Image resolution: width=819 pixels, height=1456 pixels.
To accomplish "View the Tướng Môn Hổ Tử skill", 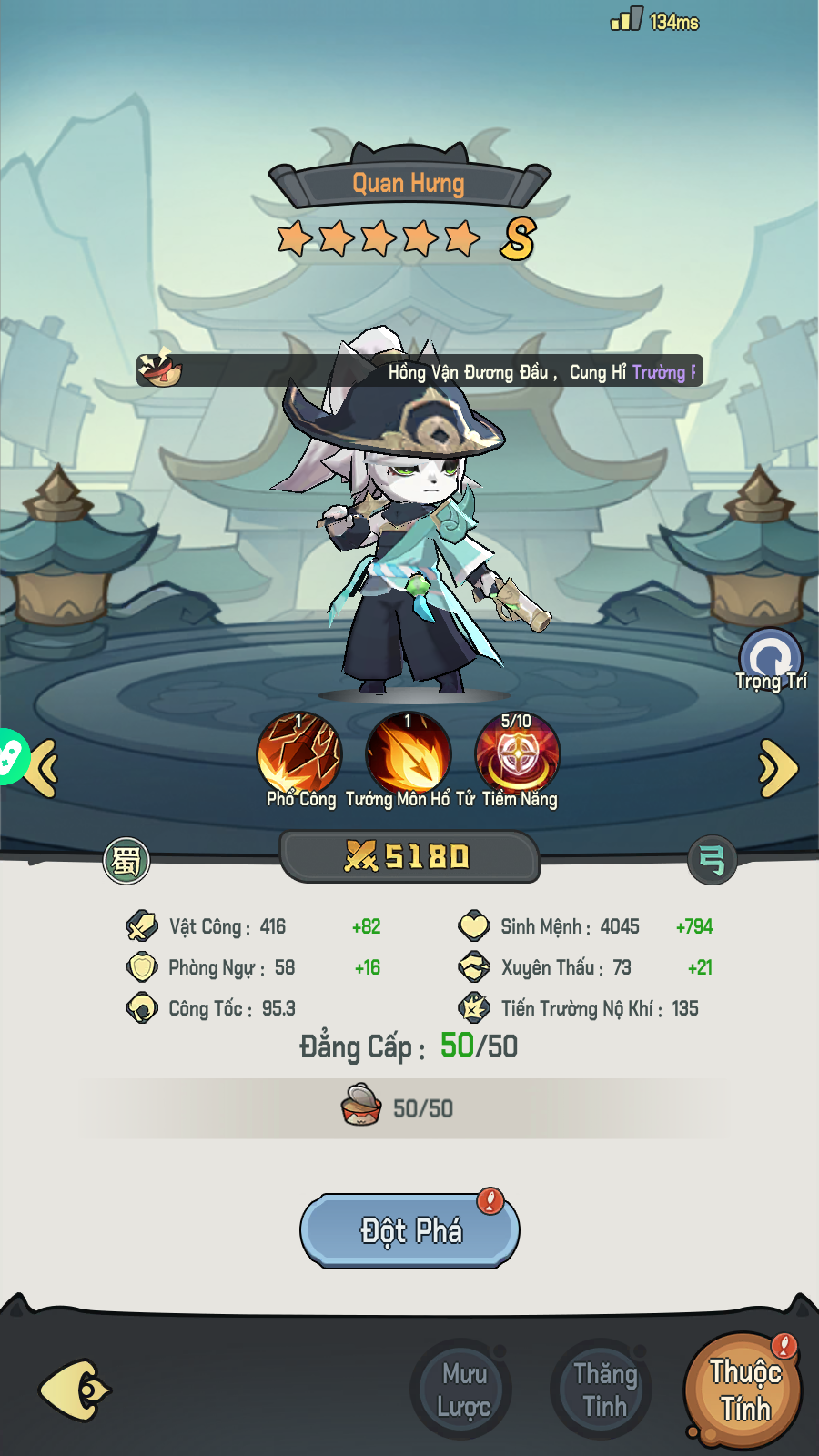I will [x=408, y=754].
